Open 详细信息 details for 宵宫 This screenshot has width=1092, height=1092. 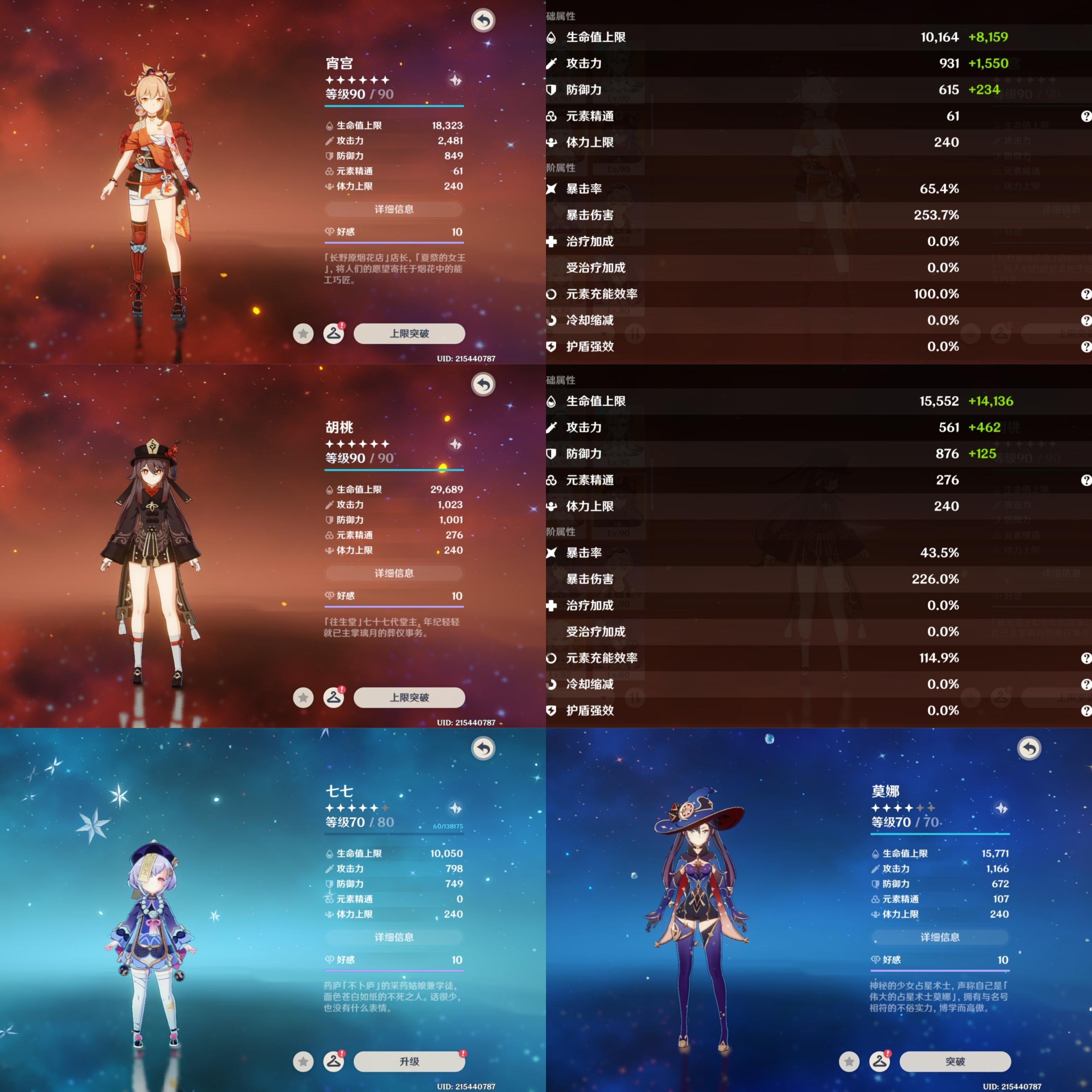(394, 209)
